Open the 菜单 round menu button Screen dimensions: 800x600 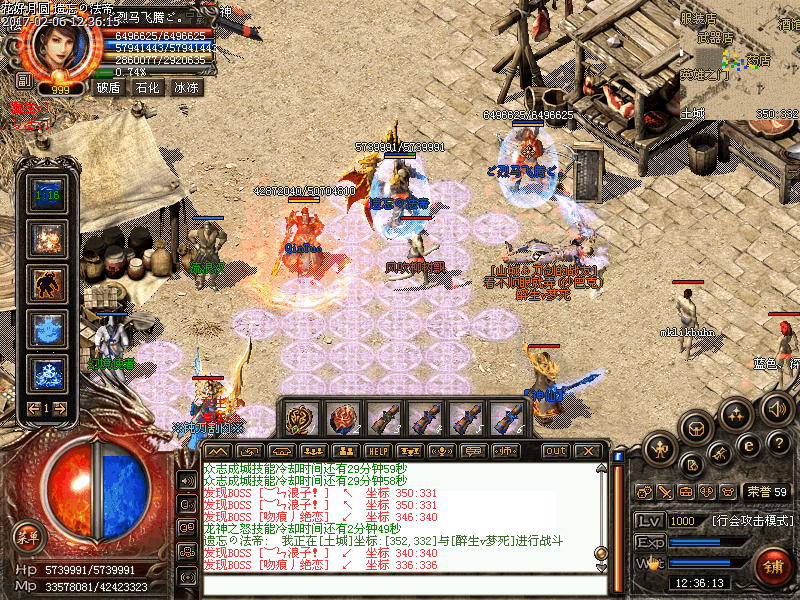pyautogui.click(x=28, y=536)
